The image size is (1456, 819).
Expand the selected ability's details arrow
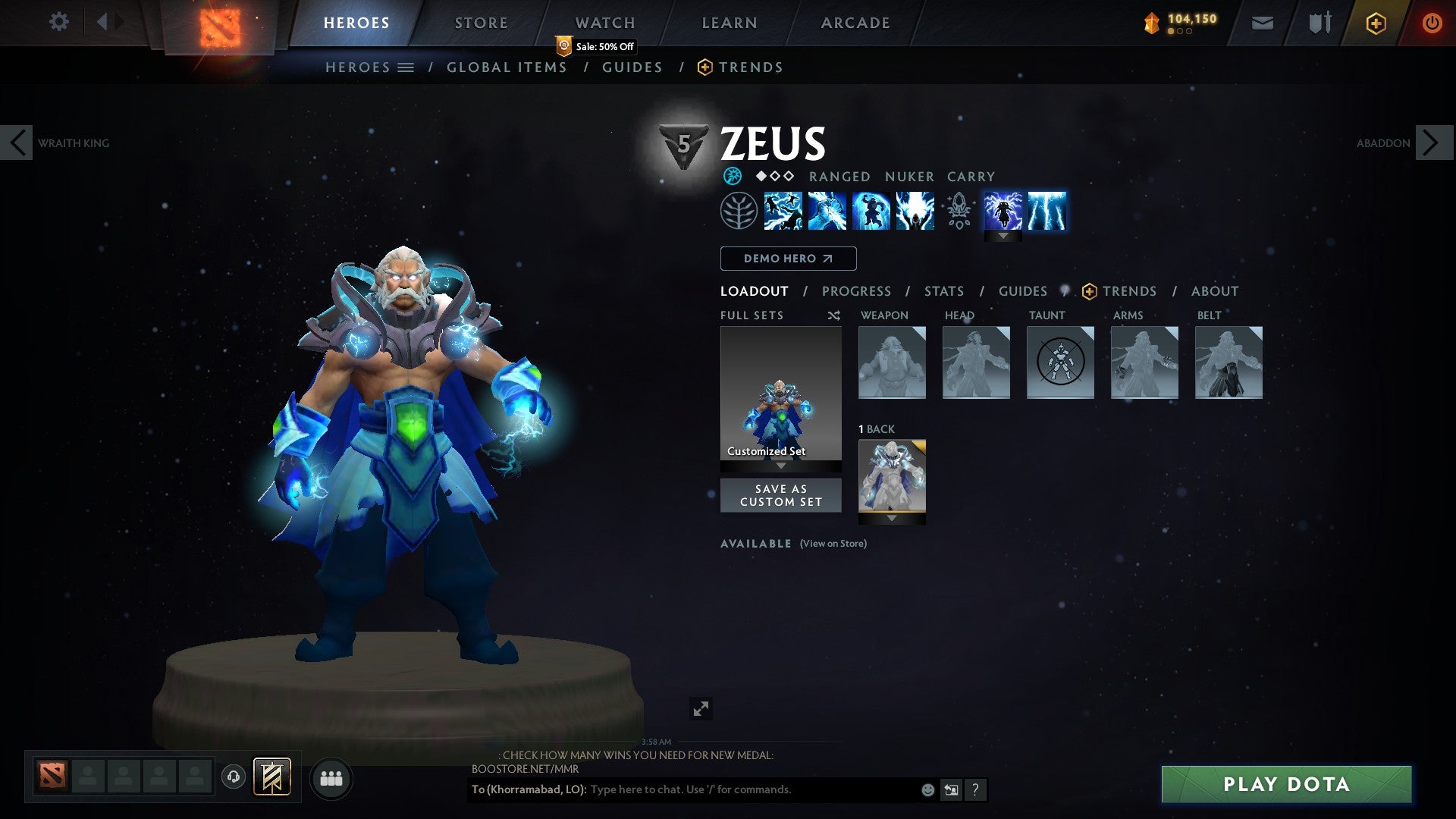coord(1003,235)
